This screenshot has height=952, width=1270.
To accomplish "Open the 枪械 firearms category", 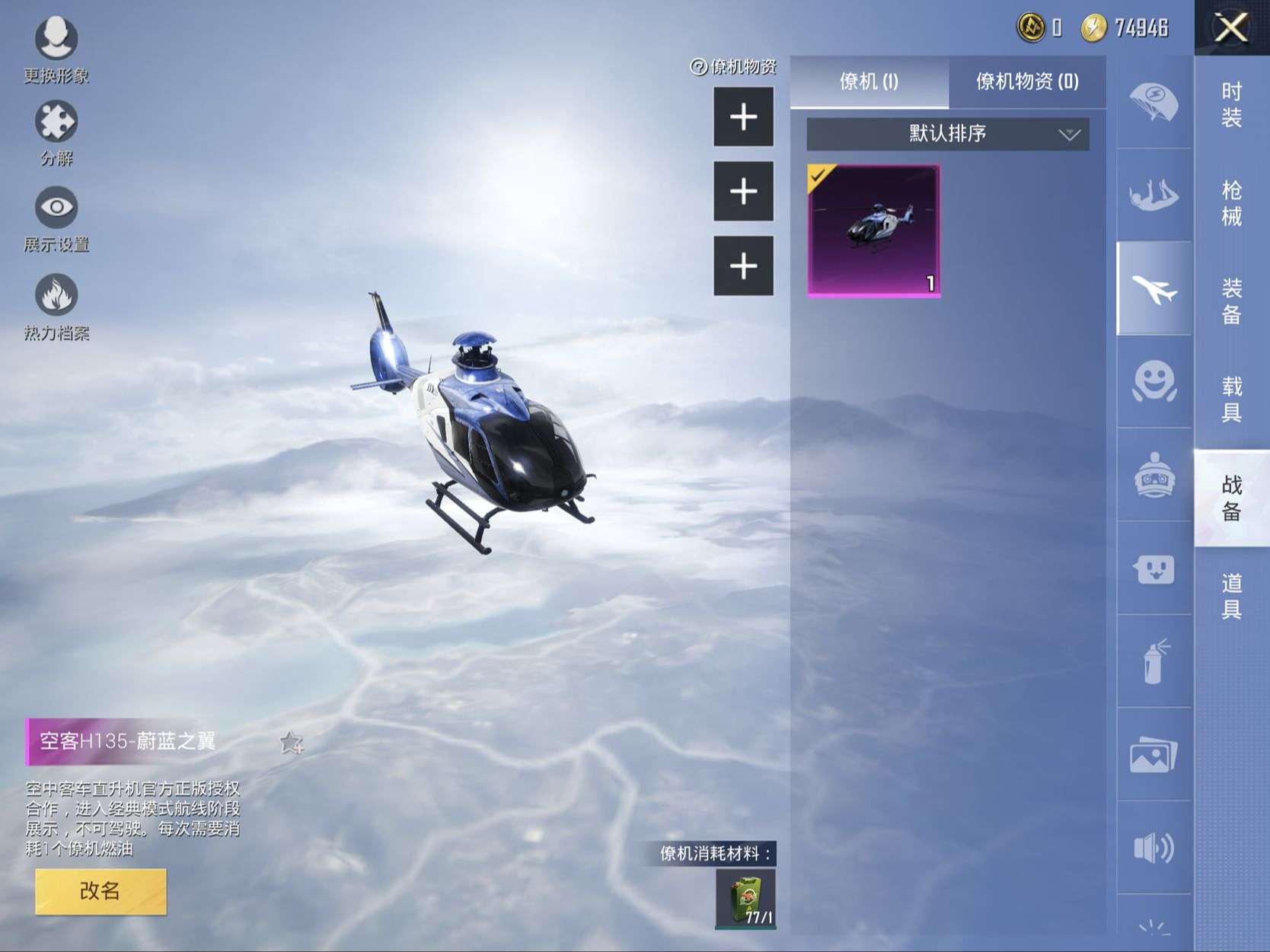I will tap(1231, 202).
